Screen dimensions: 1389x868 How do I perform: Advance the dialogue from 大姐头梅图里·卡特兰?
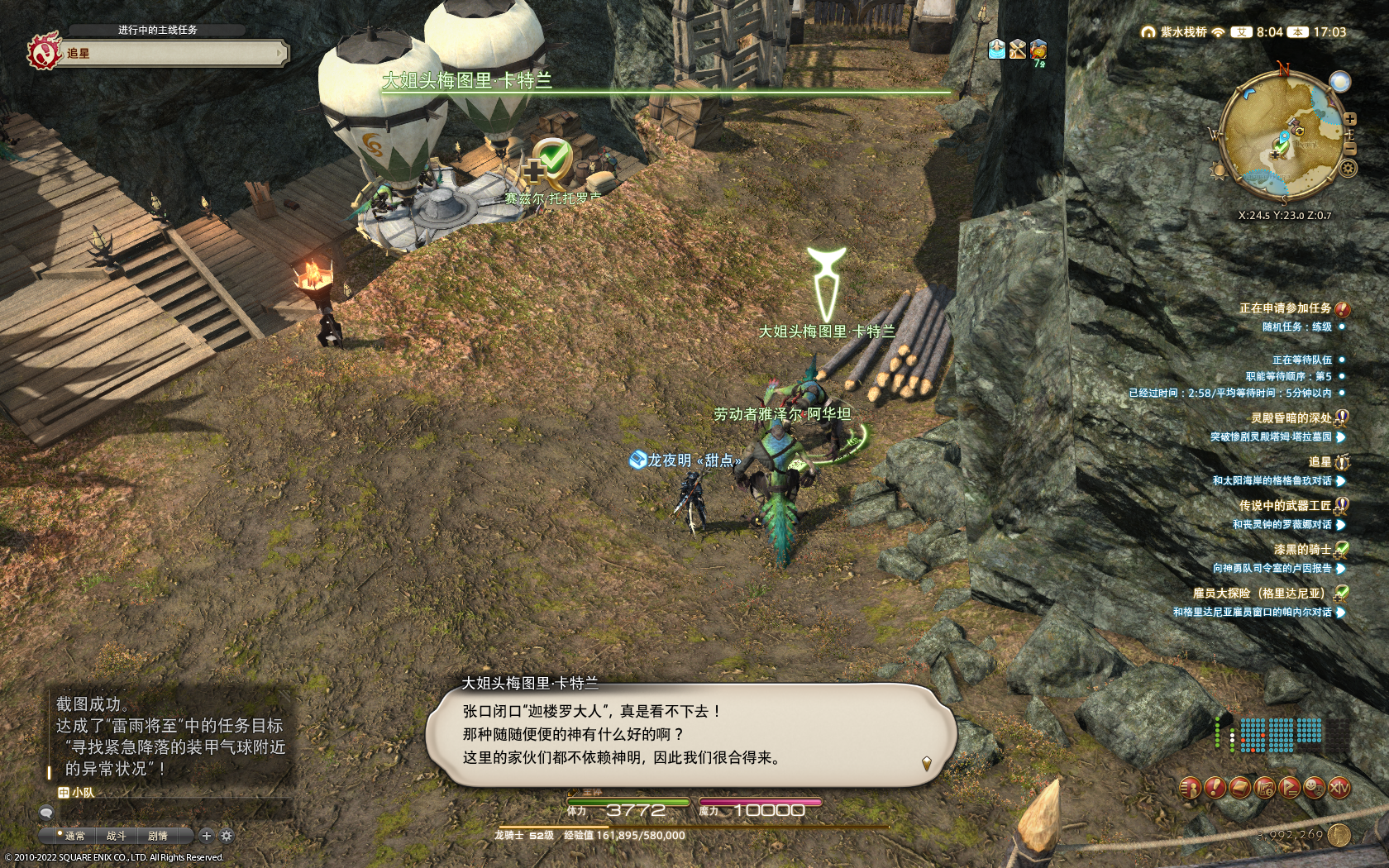tap(927, 763)
